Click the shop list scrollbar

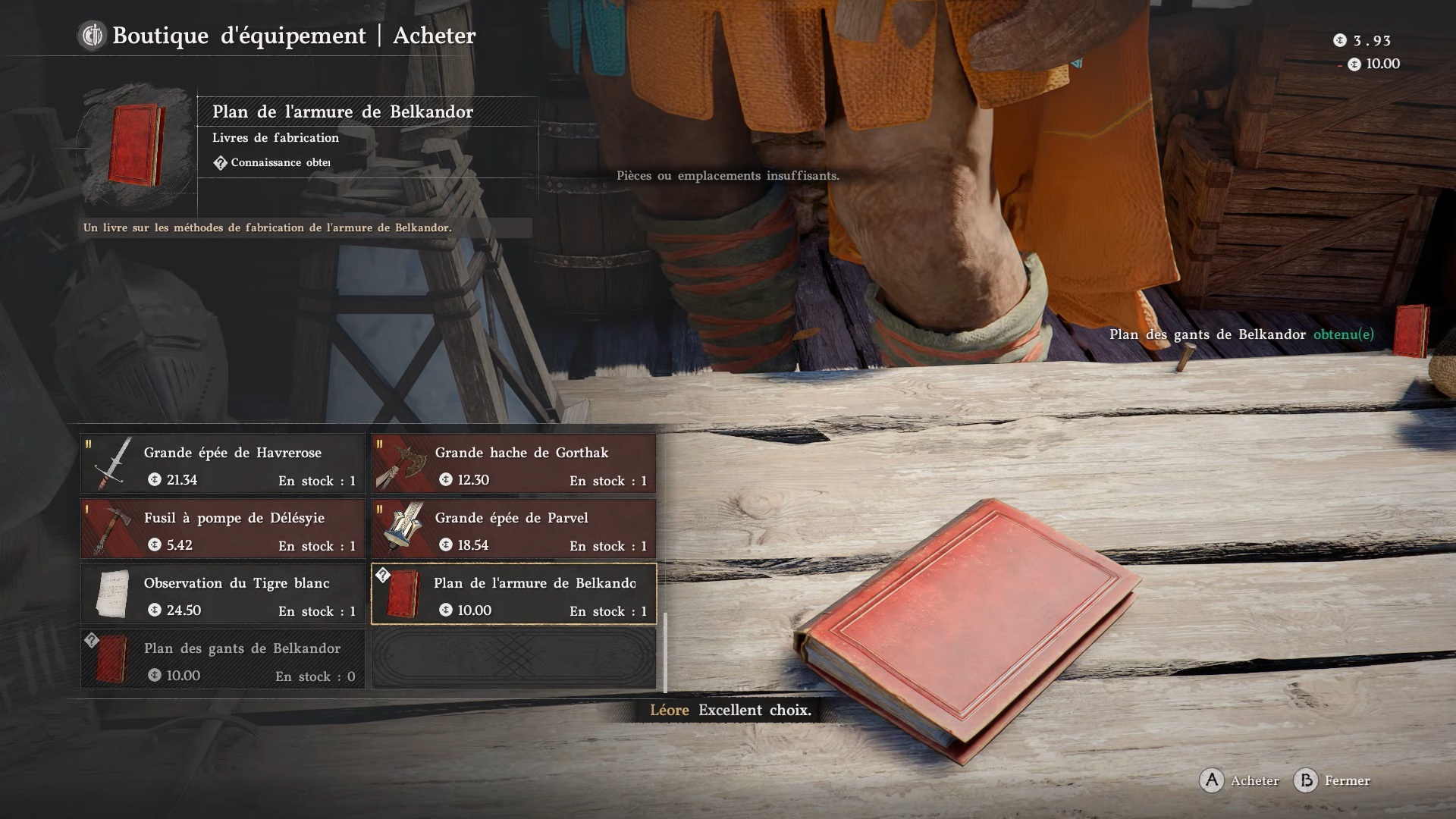tap(665, 652)
